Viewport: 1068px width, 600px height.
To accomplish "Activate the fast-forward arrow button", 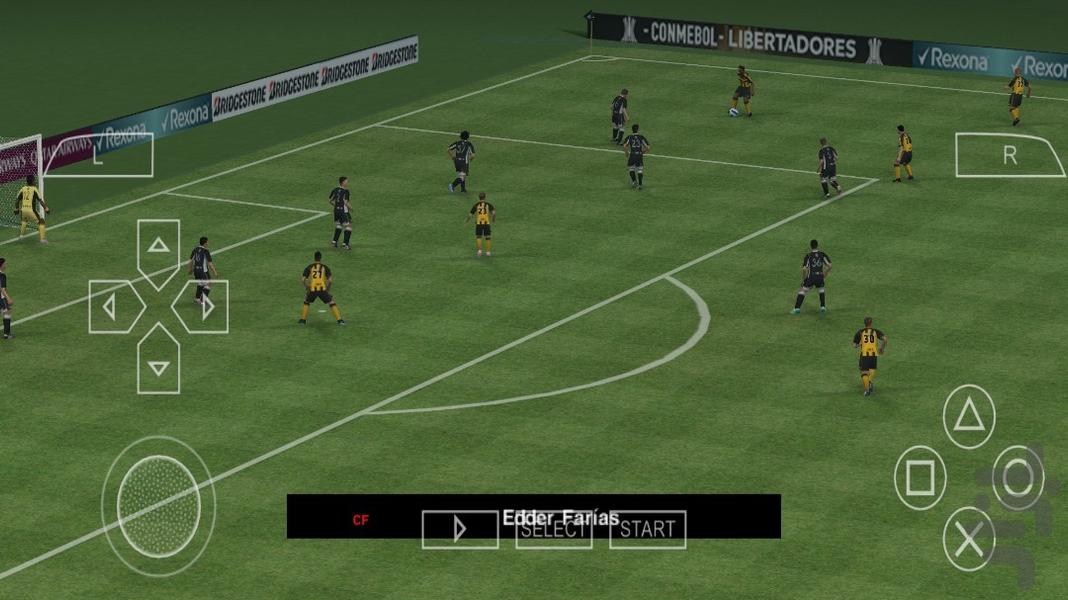I will (460, 530).
